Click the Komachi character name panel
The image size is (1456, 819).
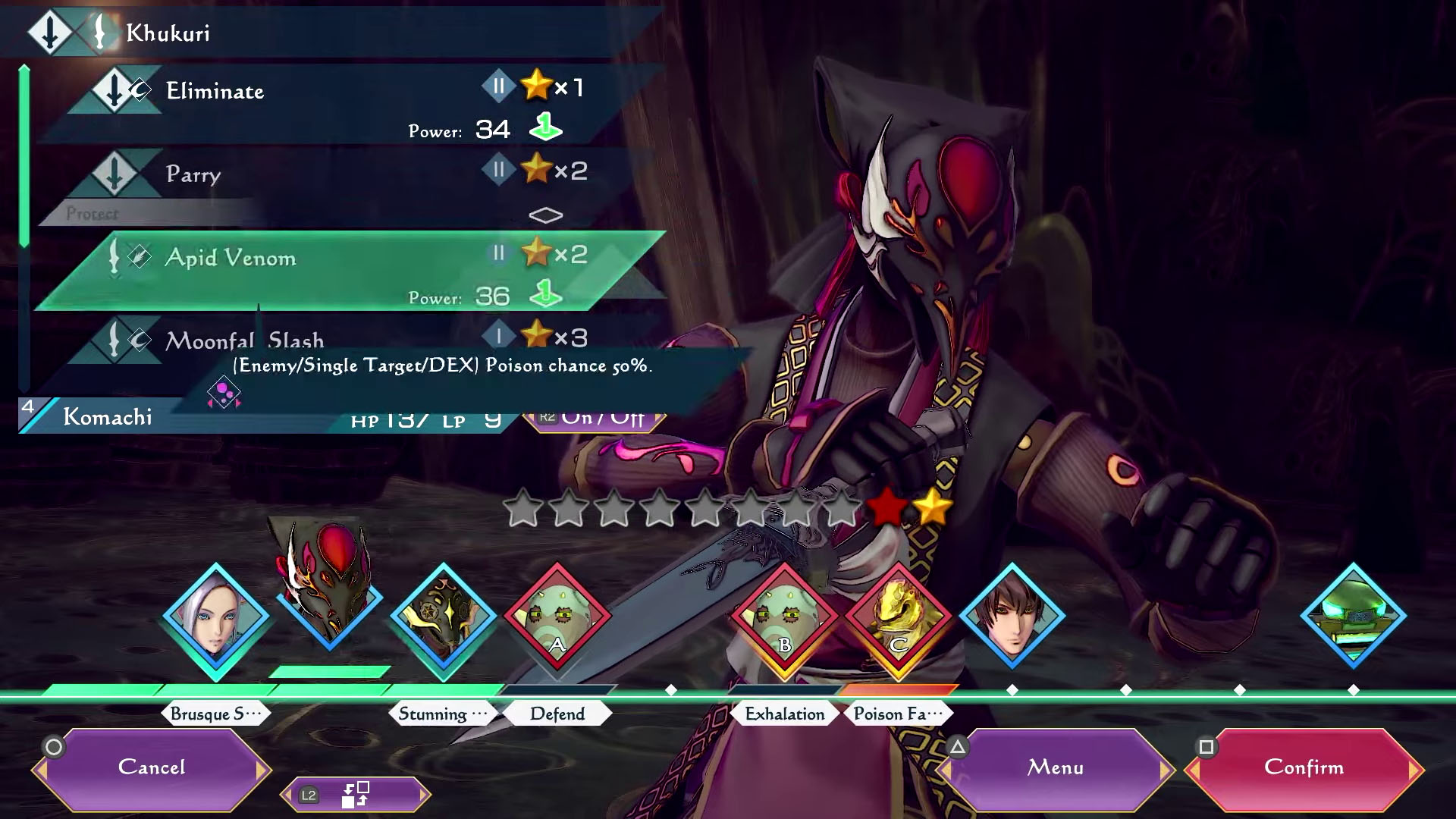coord(108,417)
